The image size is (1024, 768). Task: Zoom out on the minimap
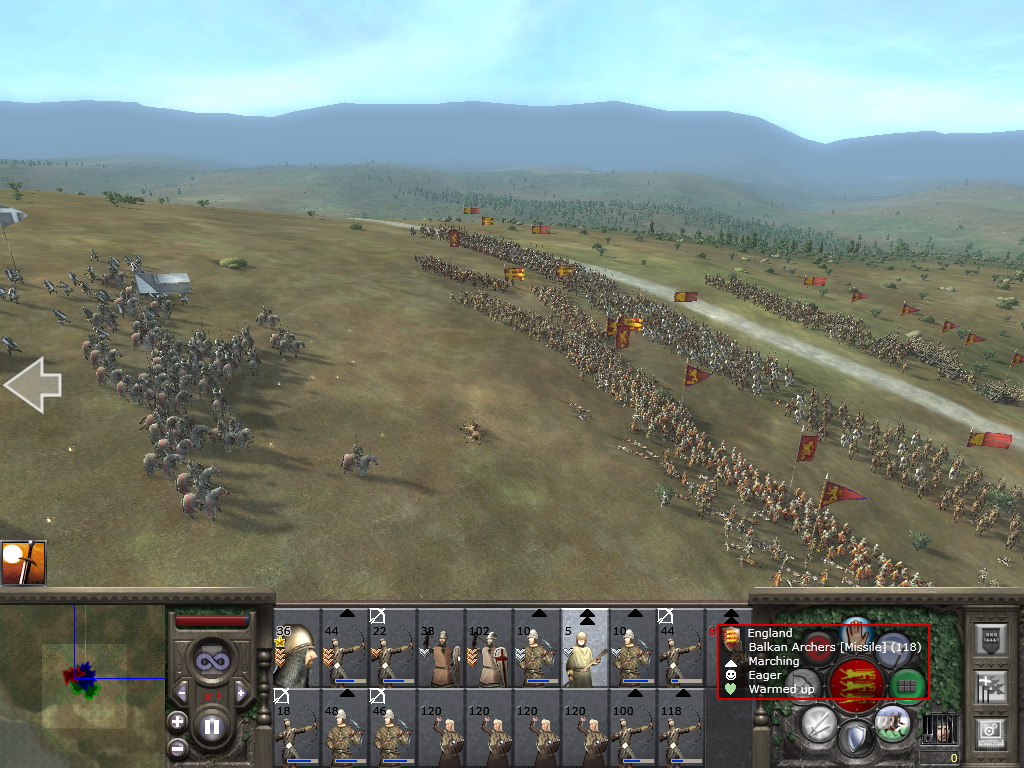(x=178, y=747)
